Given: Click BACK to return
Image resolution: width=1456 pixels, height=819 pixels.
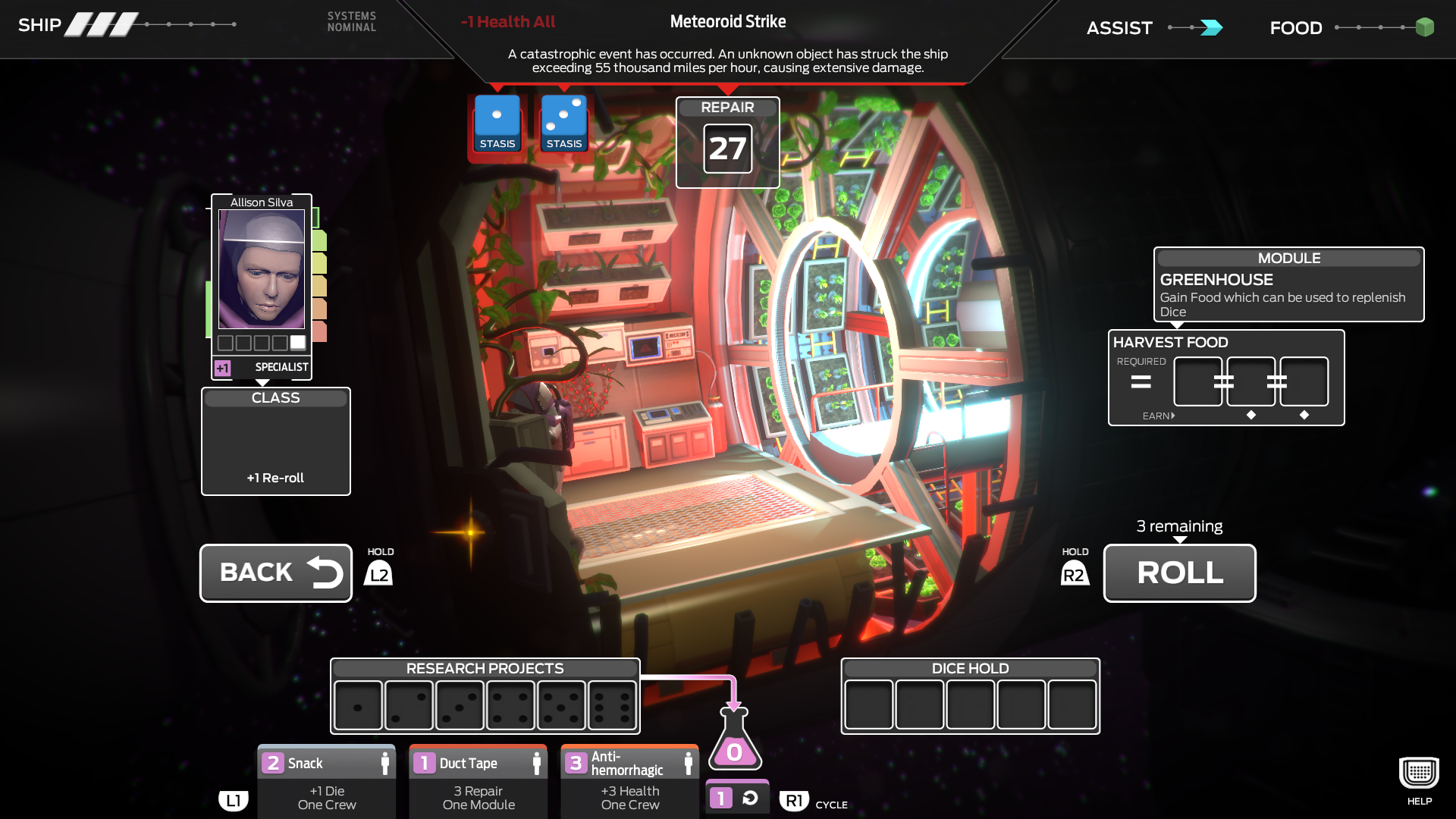Looking at the screenshot, I should coord(275,573).
